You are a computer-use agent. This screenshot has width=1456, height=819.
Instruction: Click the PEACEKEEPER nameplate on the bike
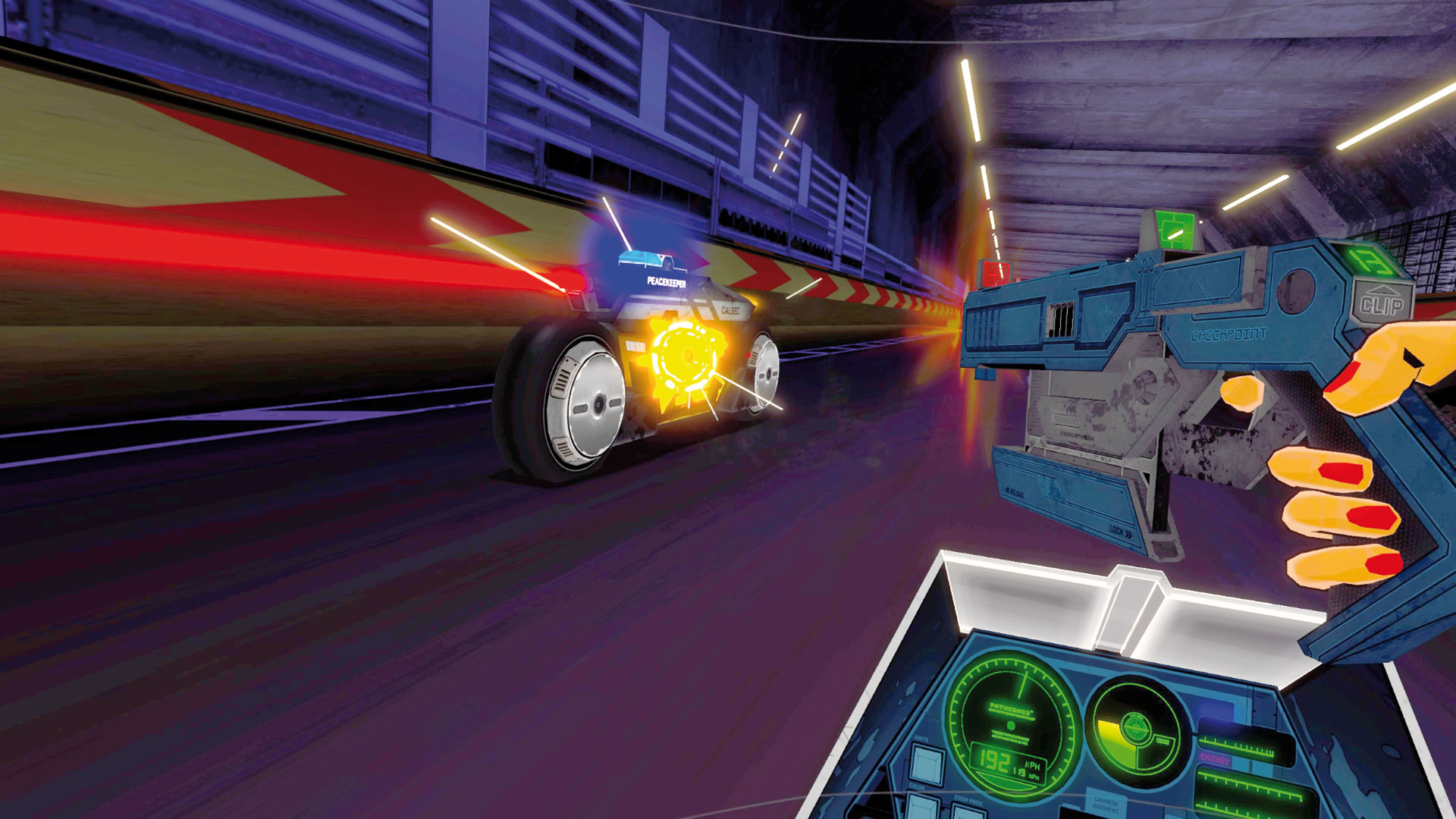click(x=666, y=282)
